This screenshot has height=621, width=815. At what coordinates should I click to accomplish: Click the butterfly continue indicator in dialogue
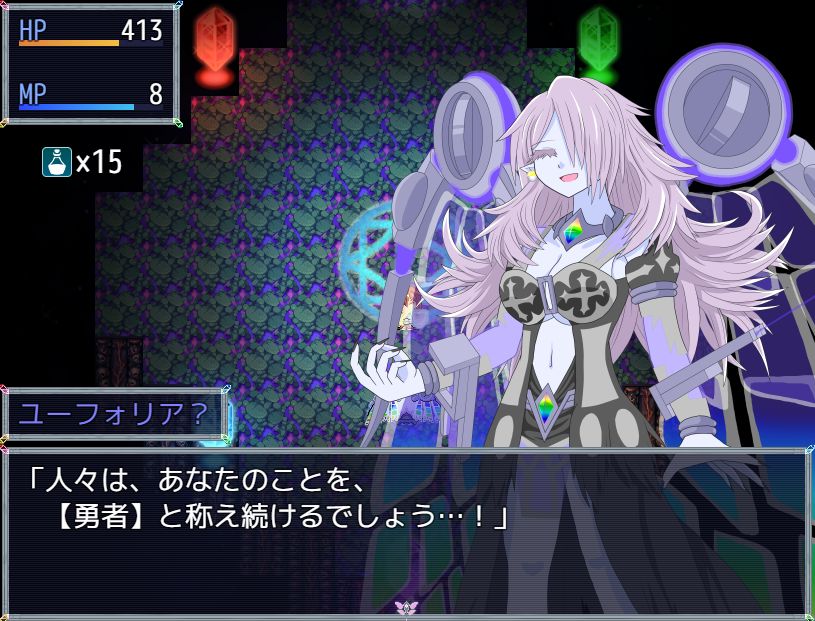406,607
